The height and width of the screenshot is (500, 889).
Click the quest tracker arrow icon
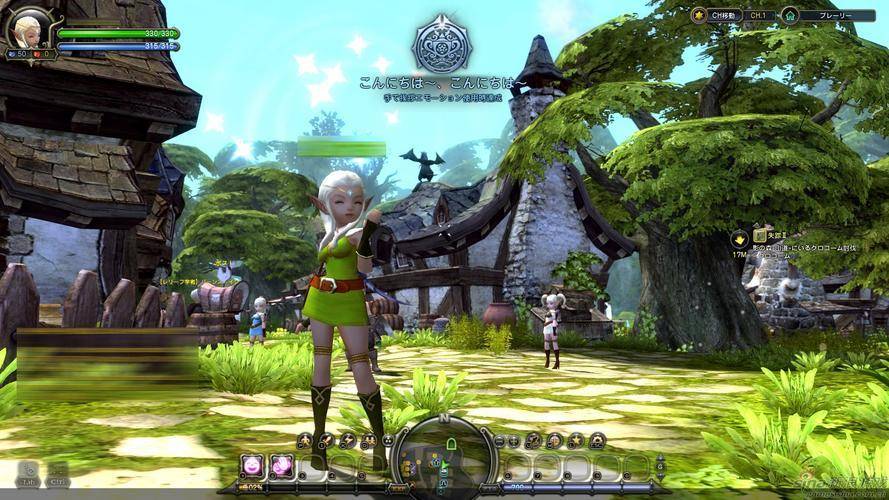click(x=739, y=238)
